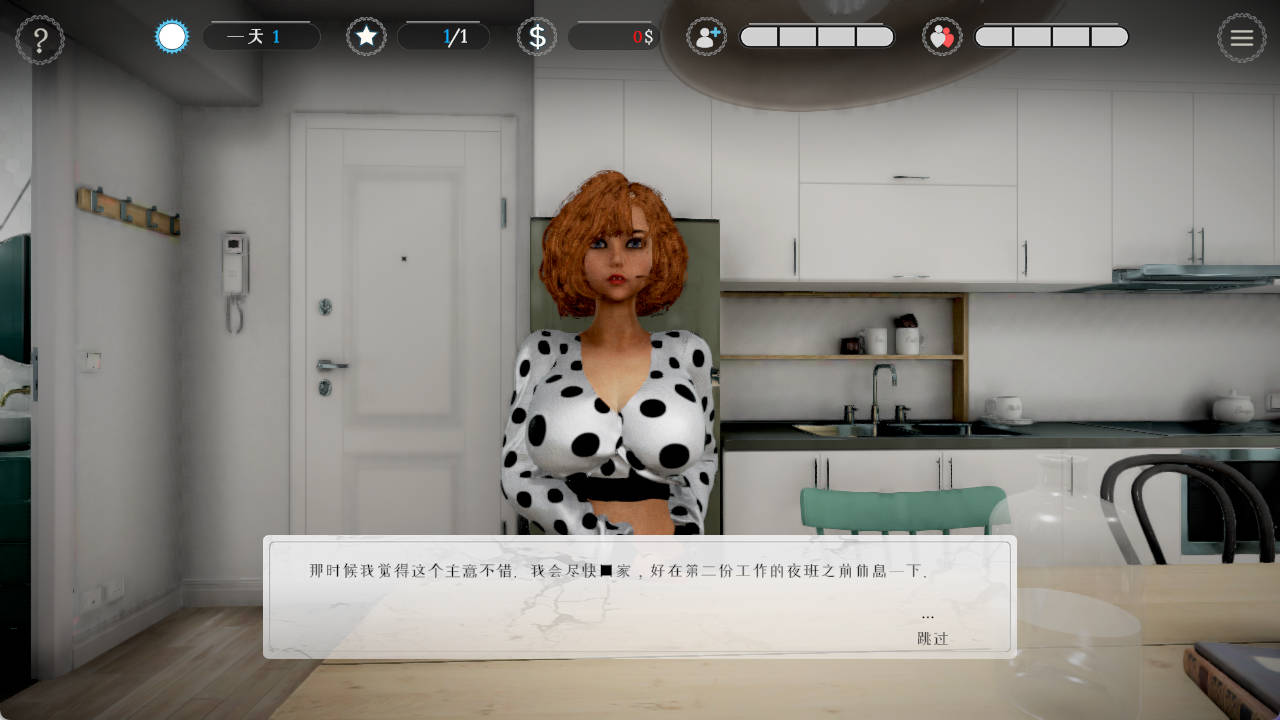Open the hamburger menu
Image resolution: width=1280 pixels, height=720 pixels.
[1241, 38]
